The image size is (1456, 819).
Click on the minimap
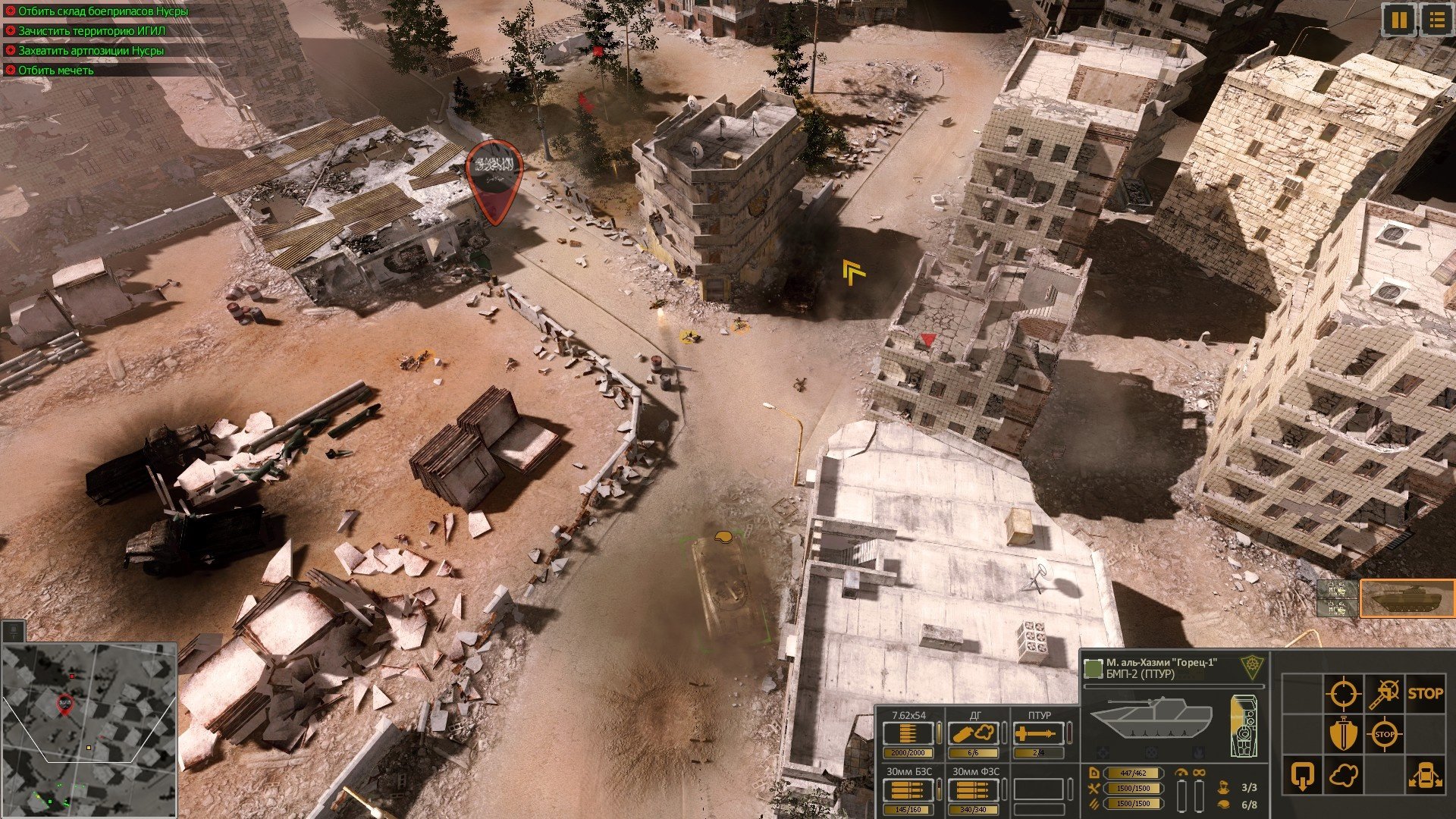(89, 730)
